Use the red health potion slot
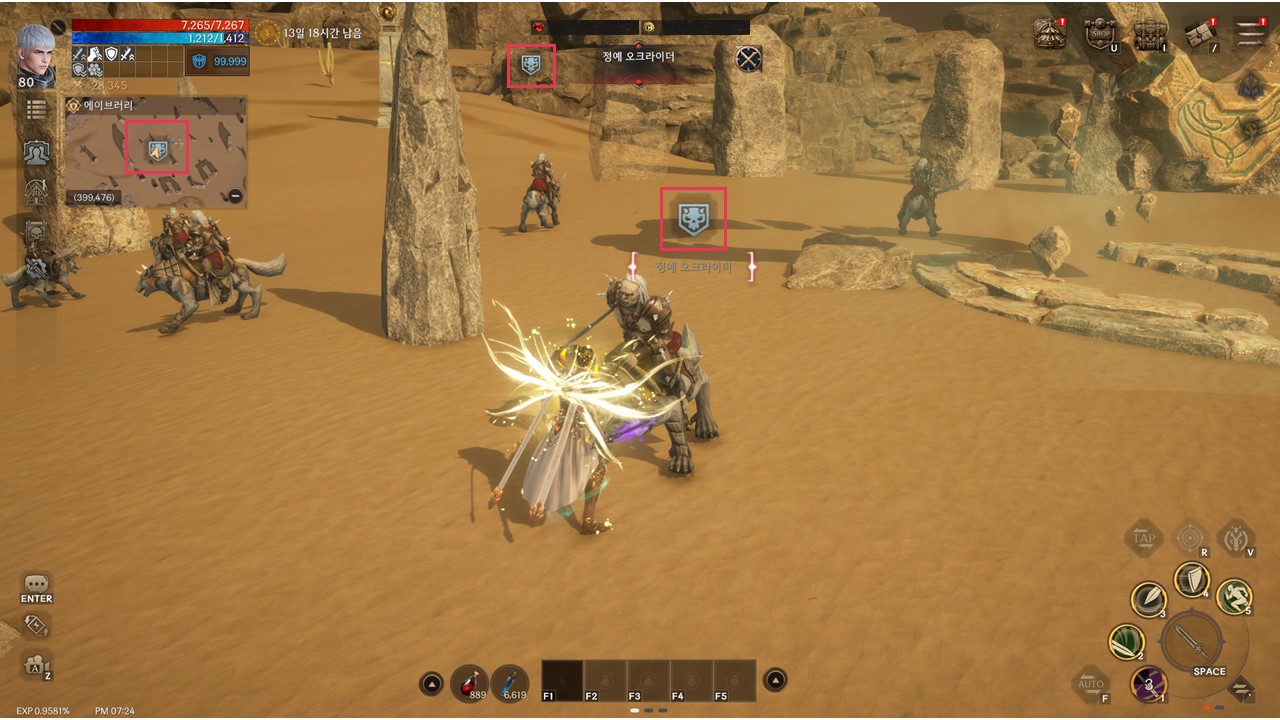1280x720 pixels. (471, 681)
